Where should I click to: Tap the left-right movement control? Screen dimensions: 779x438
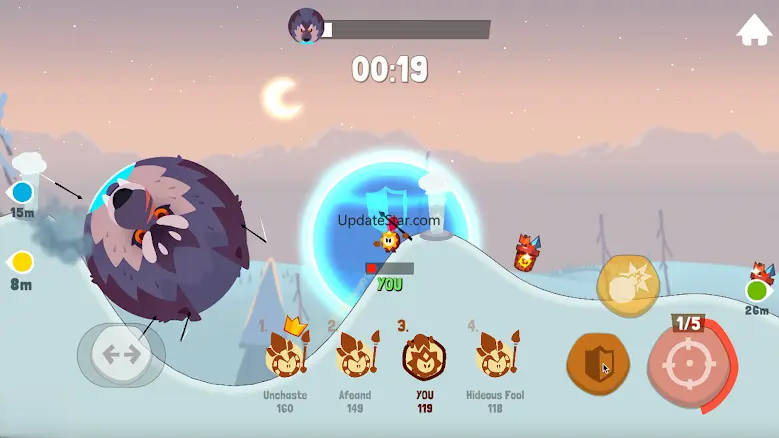coord(121,354)
